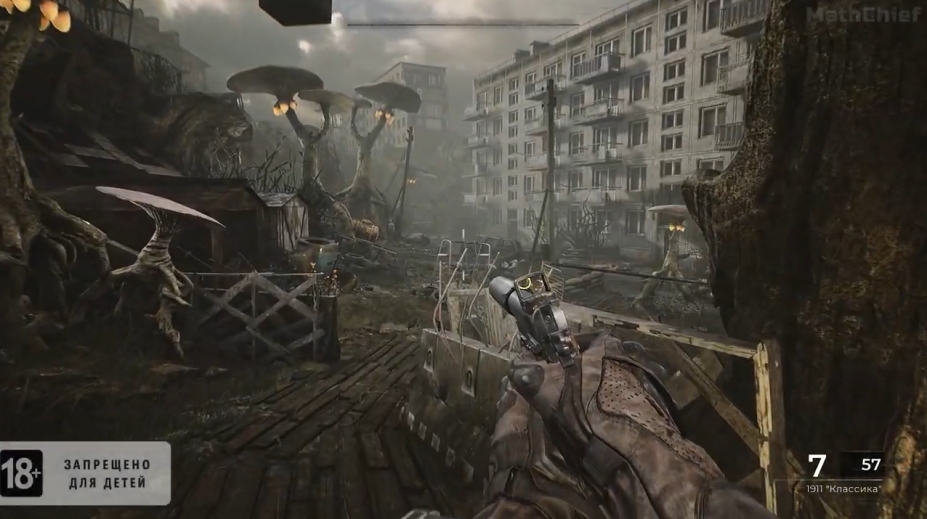Click the 18+ age rating badge

pyautogui.click(x=22, y=473)
